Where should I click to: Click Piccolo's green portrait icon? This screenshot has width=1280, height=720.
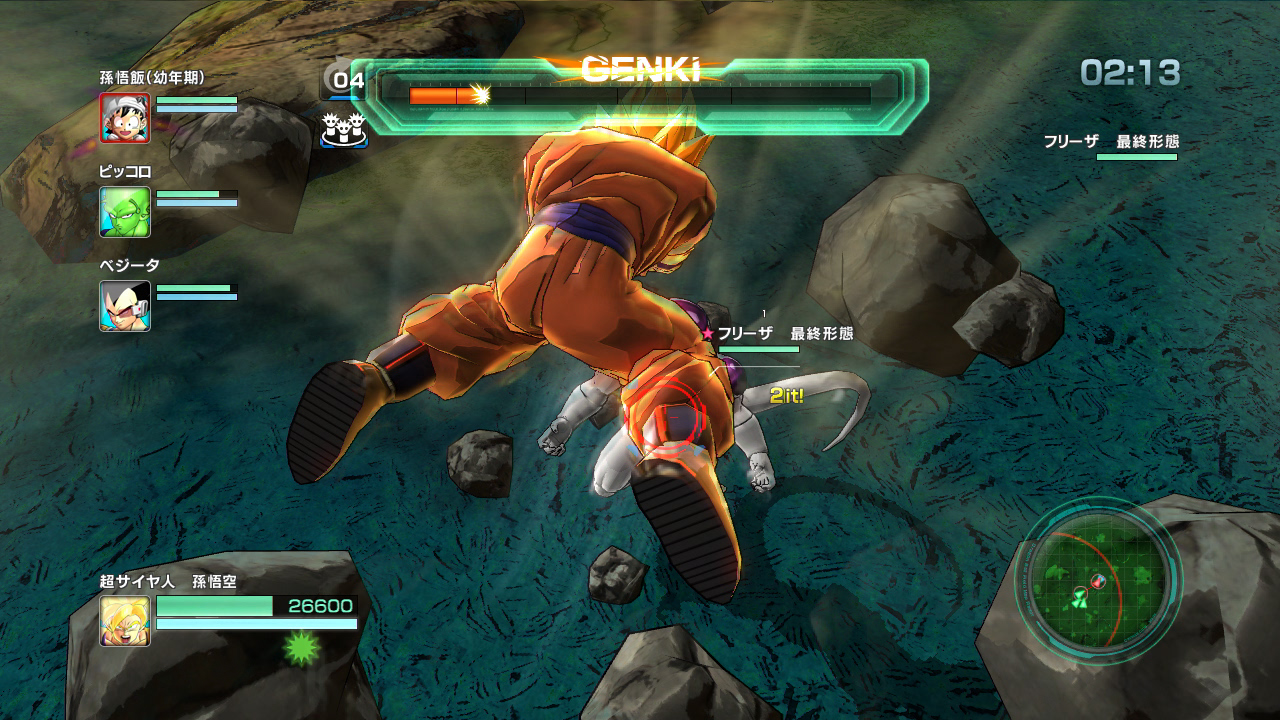click(125, 212)
